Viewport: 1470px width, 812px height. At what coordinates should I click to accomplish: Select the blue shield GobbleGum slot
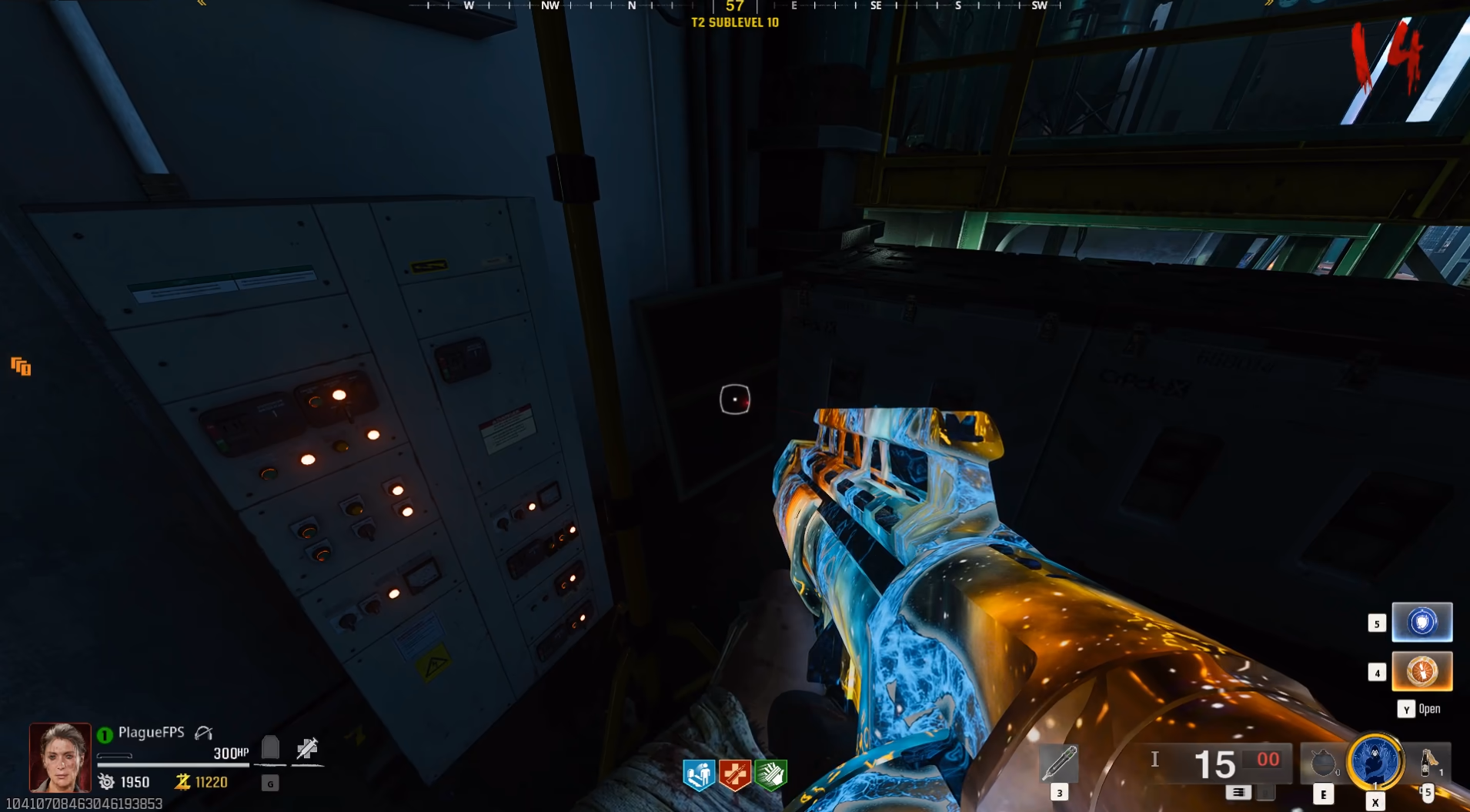1422,622
